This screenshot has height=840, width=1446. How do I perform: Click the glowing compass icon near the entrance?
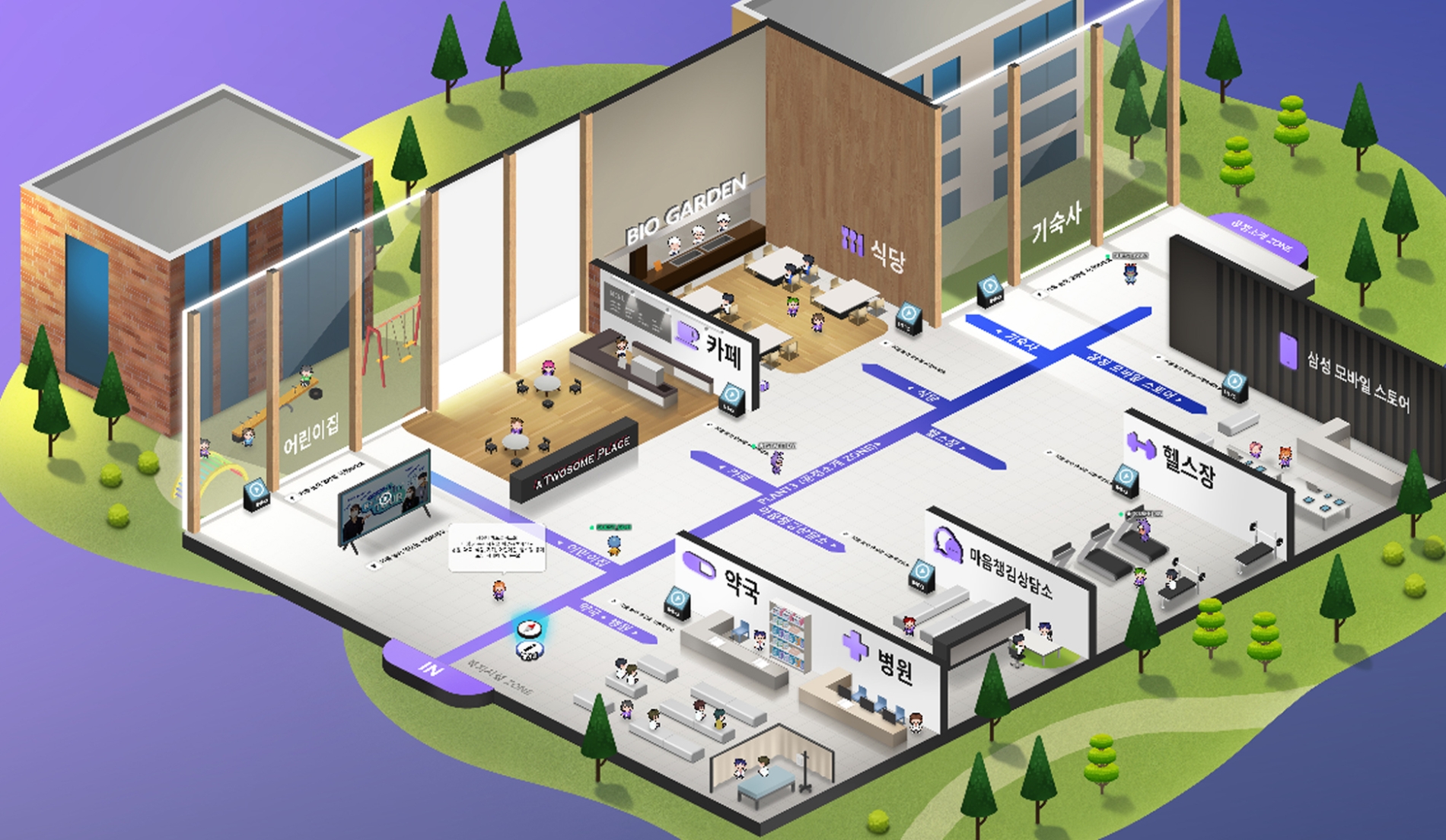[x=528, y=629]
